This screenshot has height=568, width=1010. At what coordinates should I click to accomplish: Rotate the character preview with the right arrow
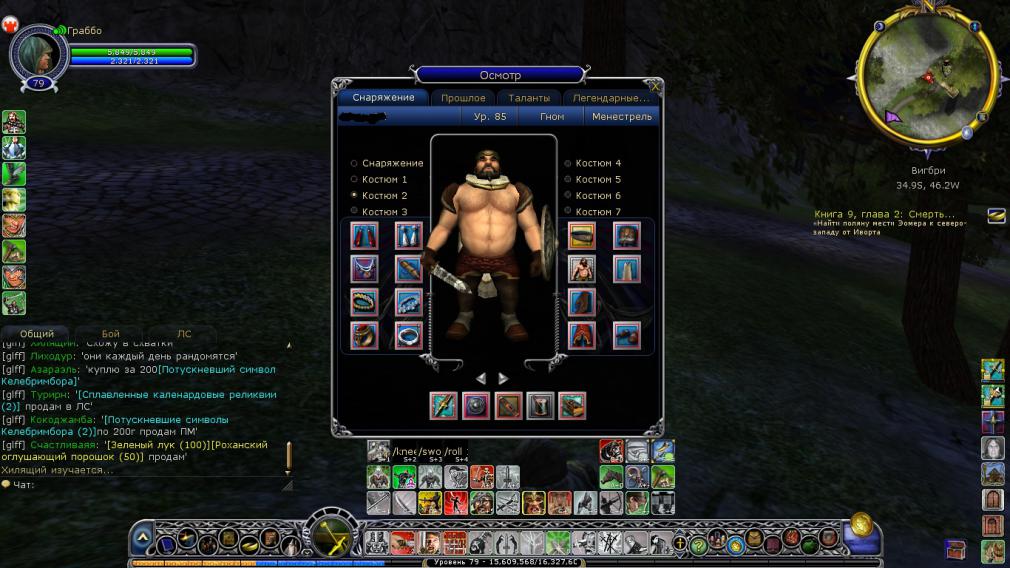pyautogui.click(x=503, y=378)
